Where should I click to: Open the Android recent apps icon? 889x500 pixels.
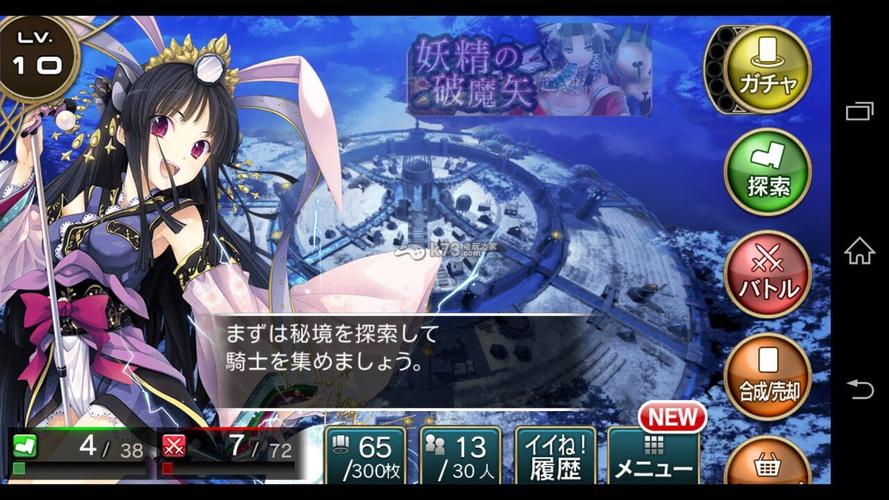point(860,111)
